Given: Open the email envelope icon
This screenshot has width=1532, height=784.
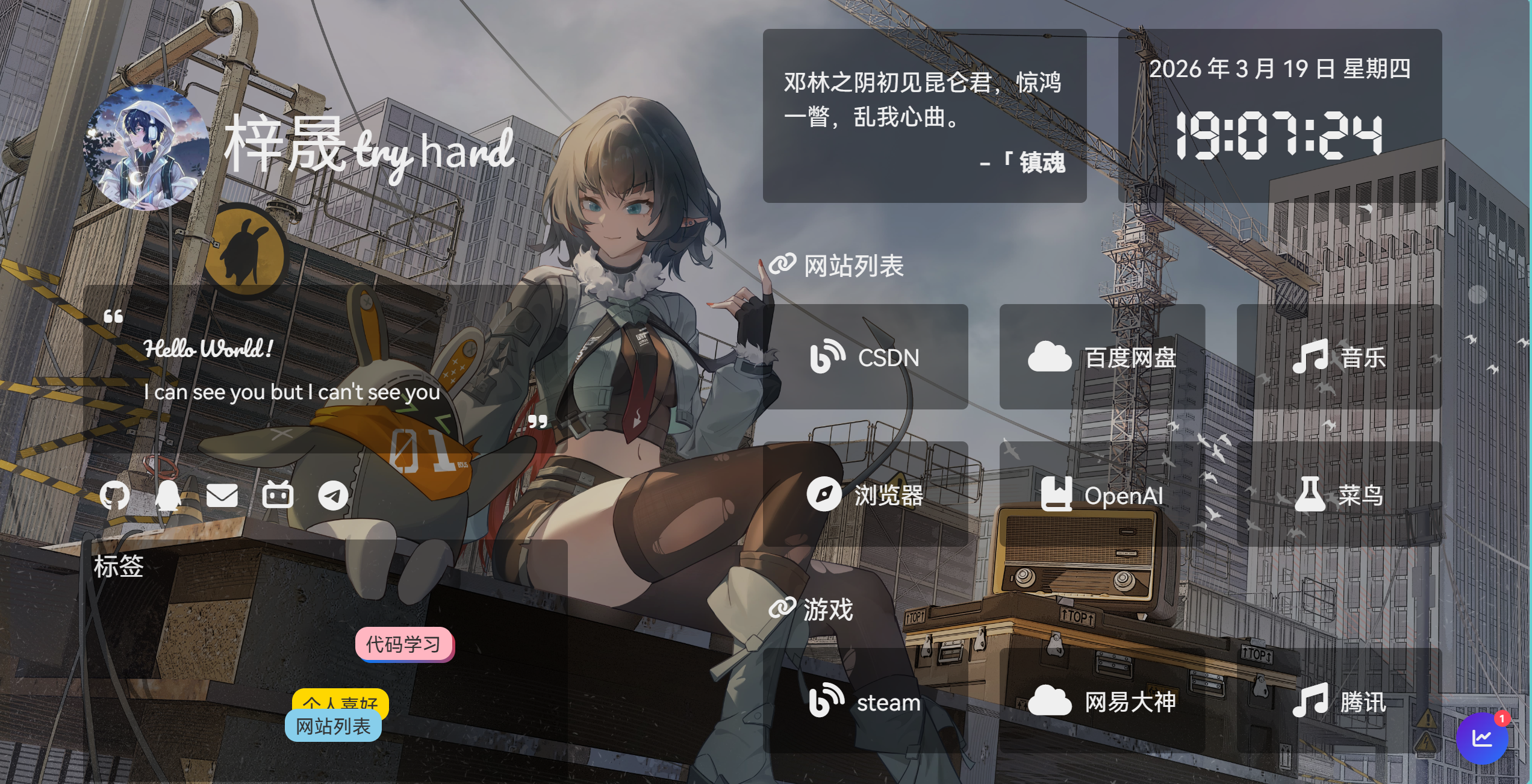Looking at the screenshot, I should point(222,495).
